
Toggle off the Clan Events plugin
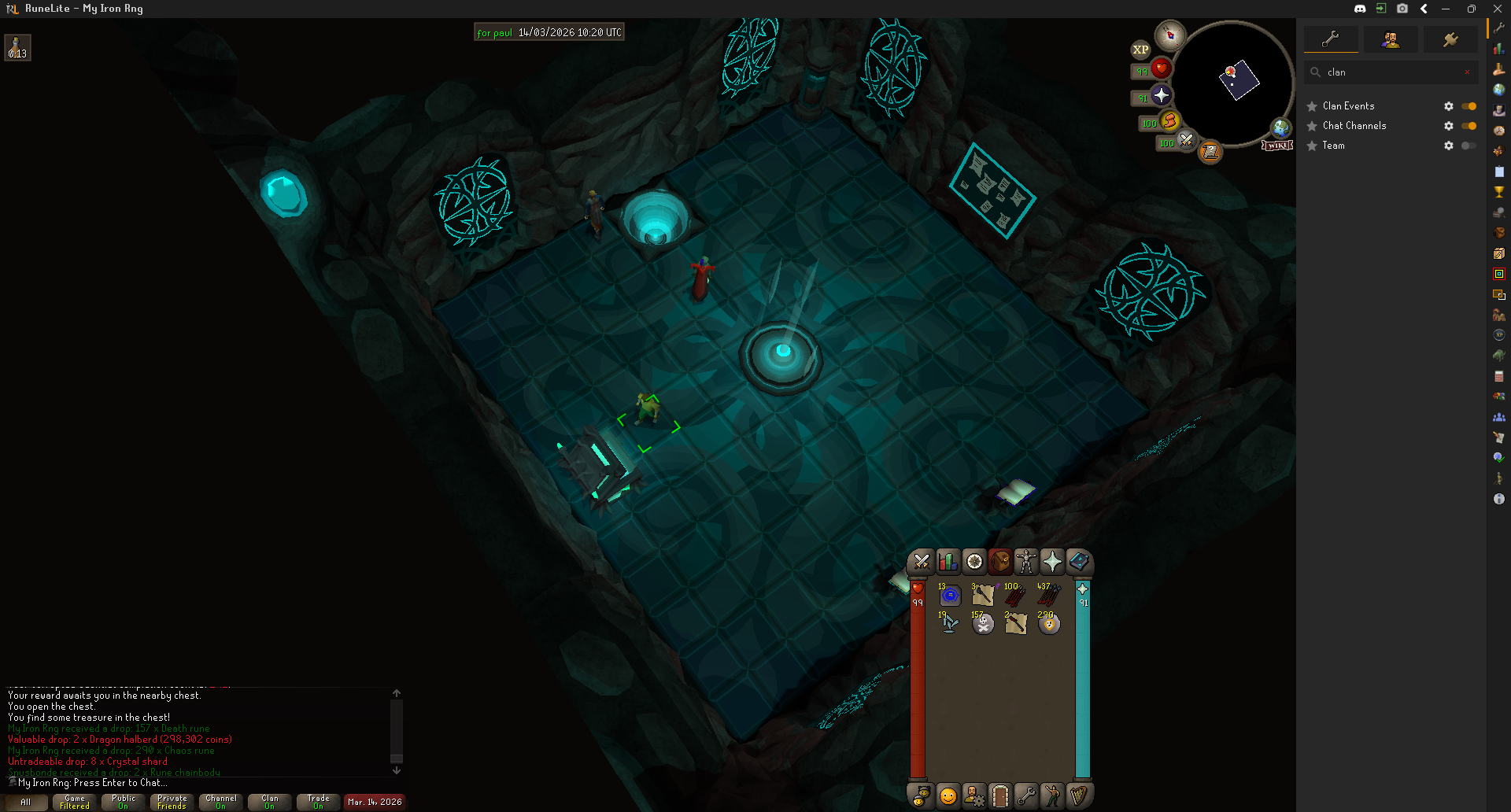tap(1469, 106)
